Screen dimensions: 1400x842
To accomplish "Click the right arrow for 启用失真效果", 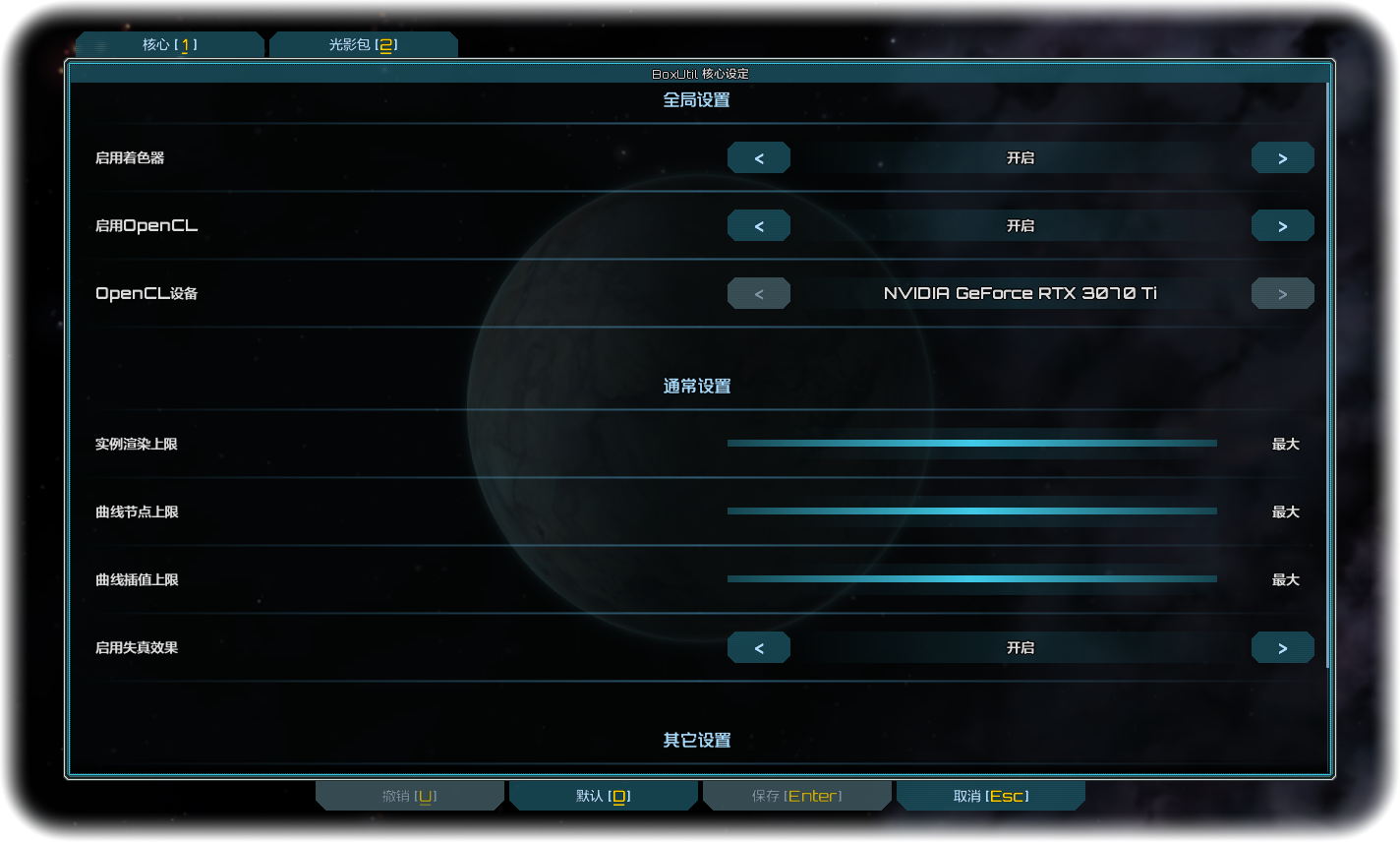I will 1282,647.
